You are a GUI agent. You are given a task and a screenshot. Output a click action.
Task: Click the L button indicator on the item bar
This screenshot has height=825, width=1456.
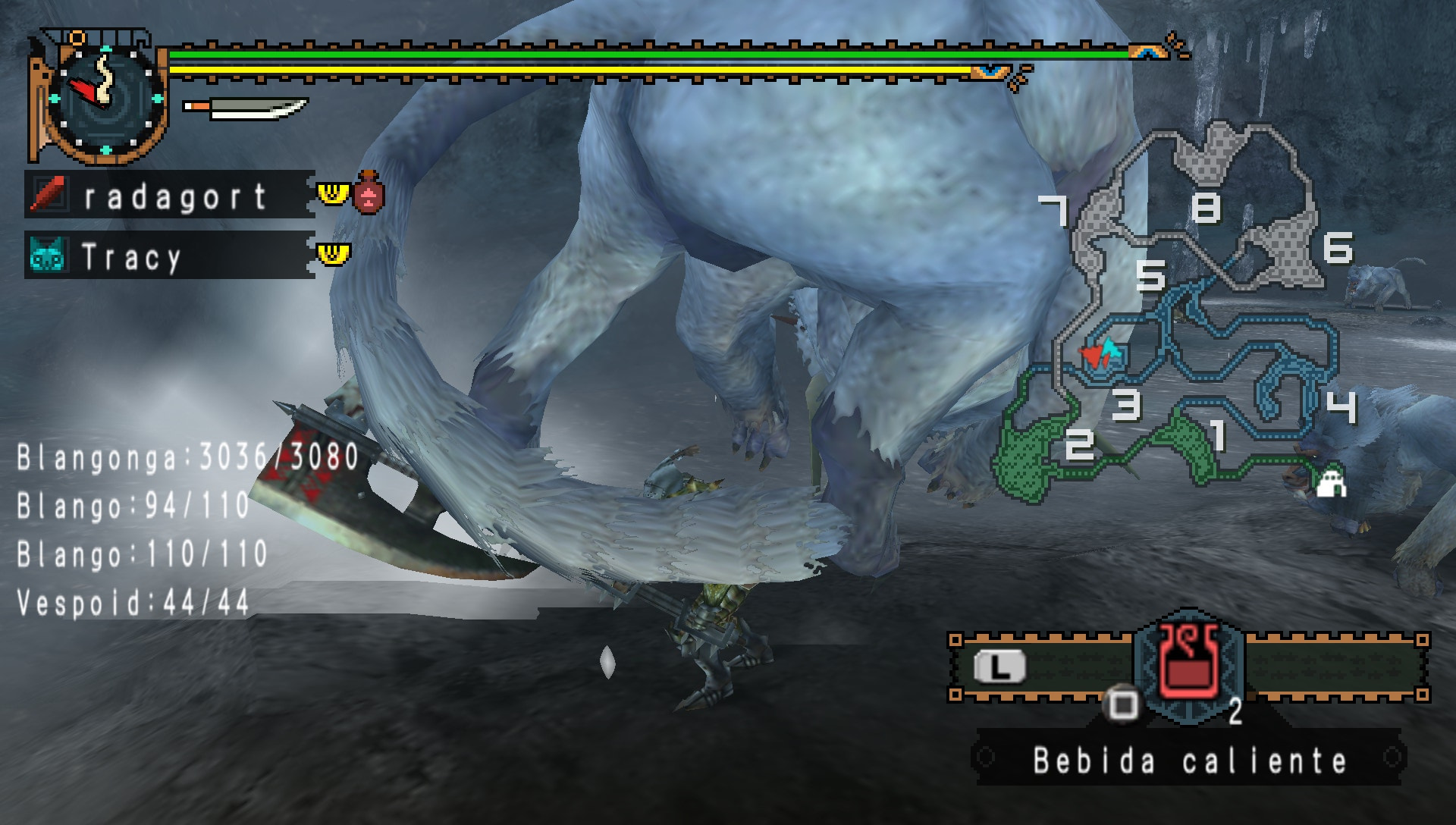pos(1001,666)
